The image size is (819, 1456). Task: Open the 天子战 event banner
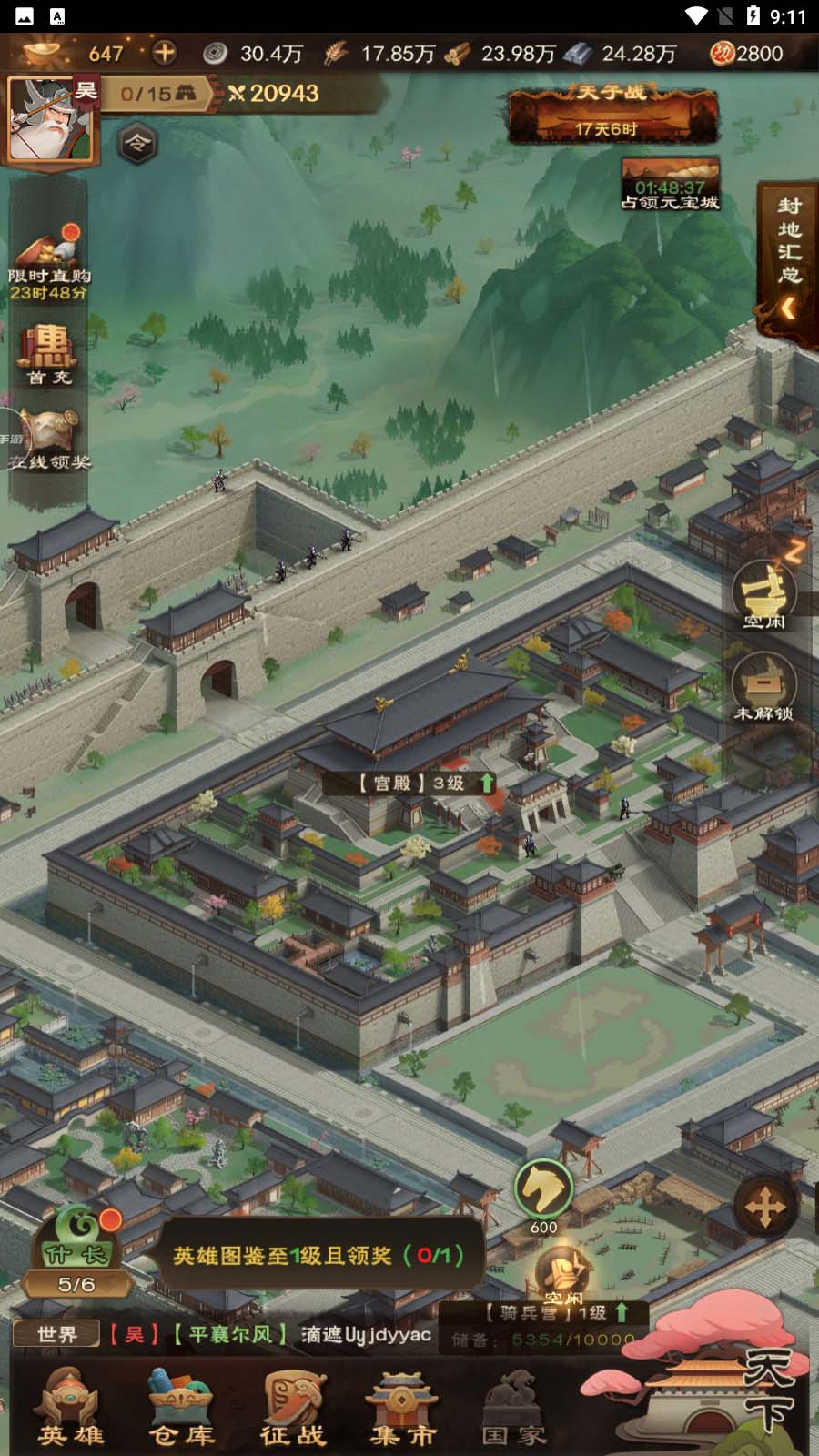[x=612, y=113]
